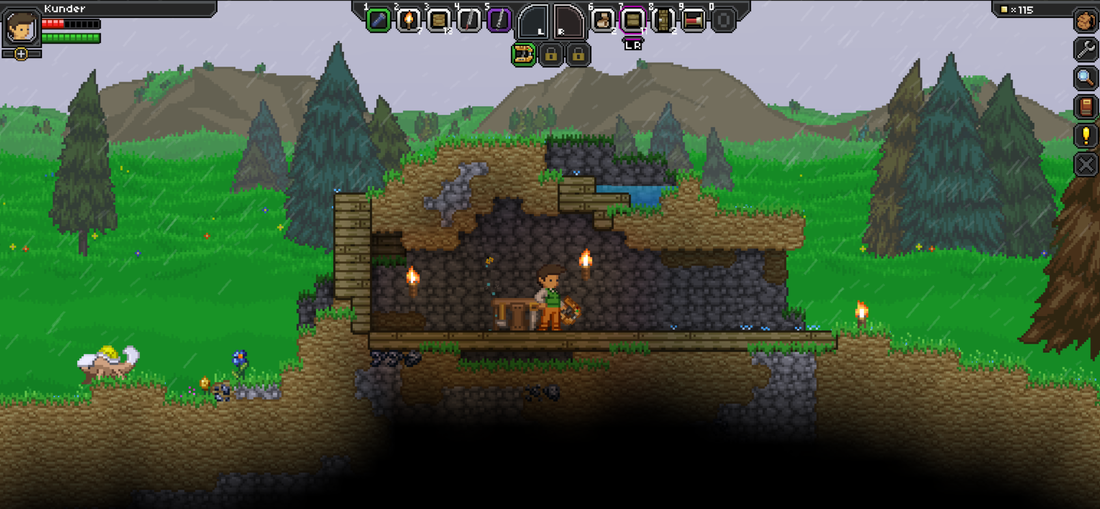Click the X button in the sidebar

pyautogui.click(x=1086, y=164)
